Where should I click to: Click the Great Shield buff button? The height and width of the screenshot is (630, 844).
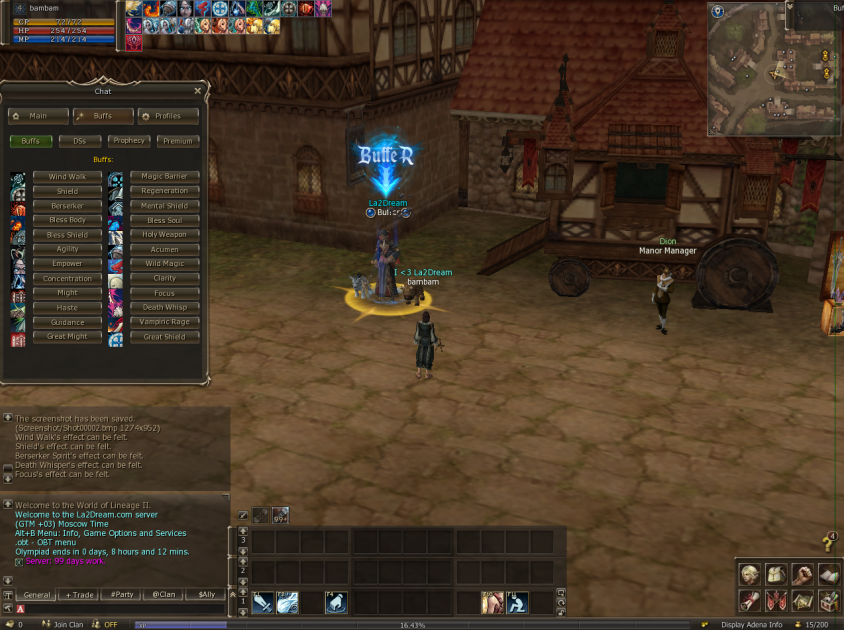(x=165, y=337)
